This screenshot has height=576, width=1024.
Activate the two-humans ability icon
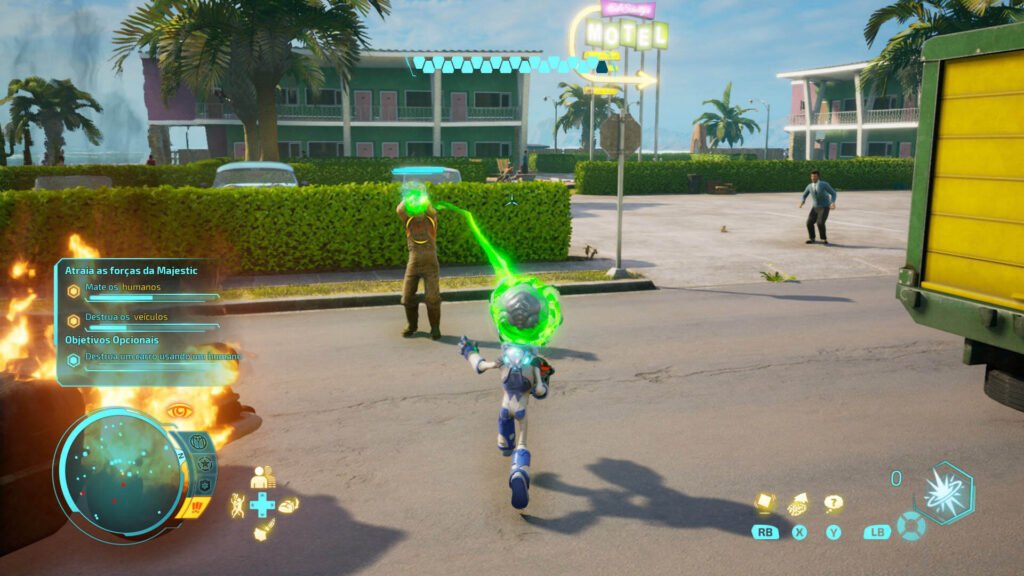coord(263,478)
